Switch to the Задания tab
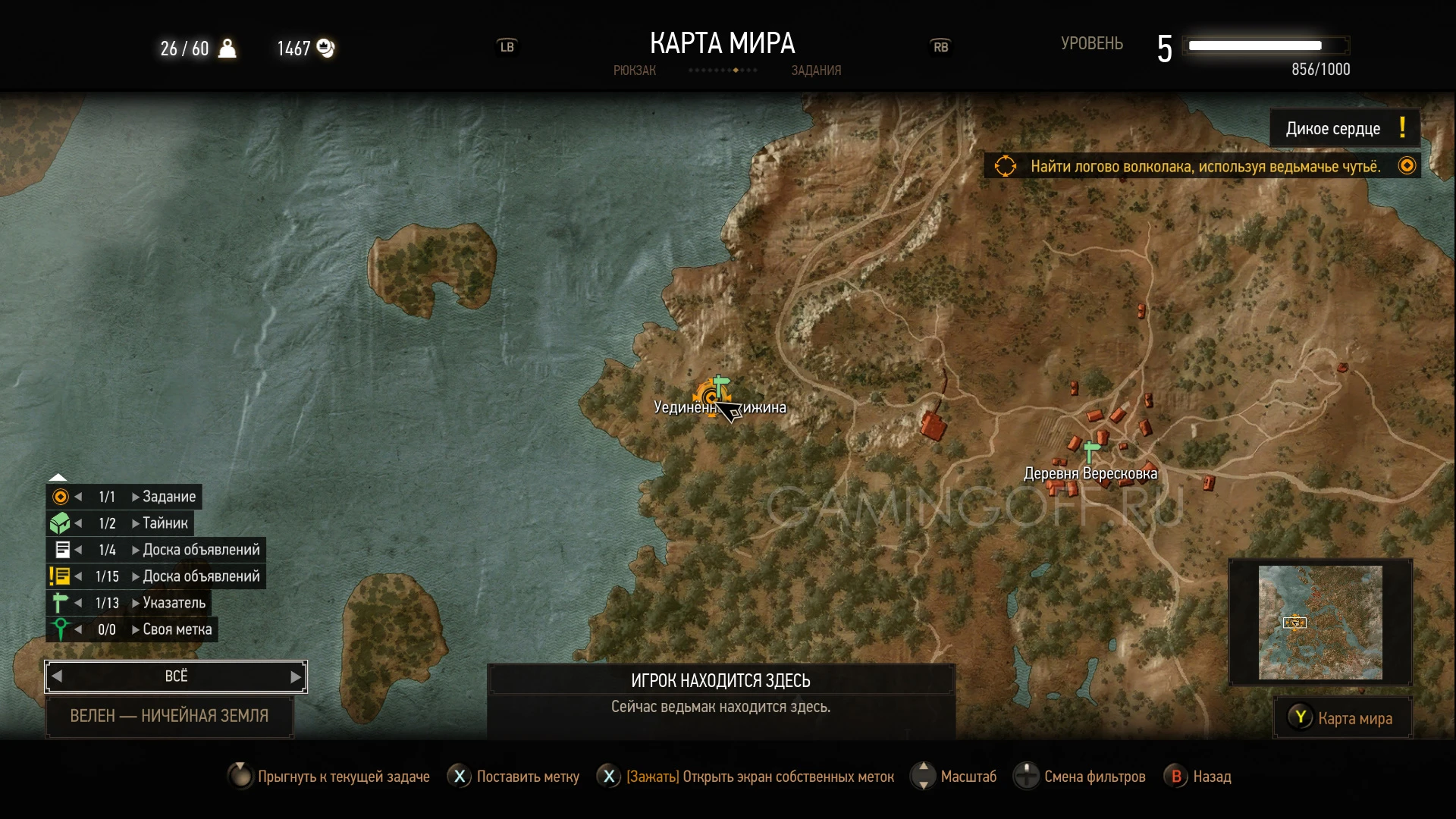 click(816, 71)
